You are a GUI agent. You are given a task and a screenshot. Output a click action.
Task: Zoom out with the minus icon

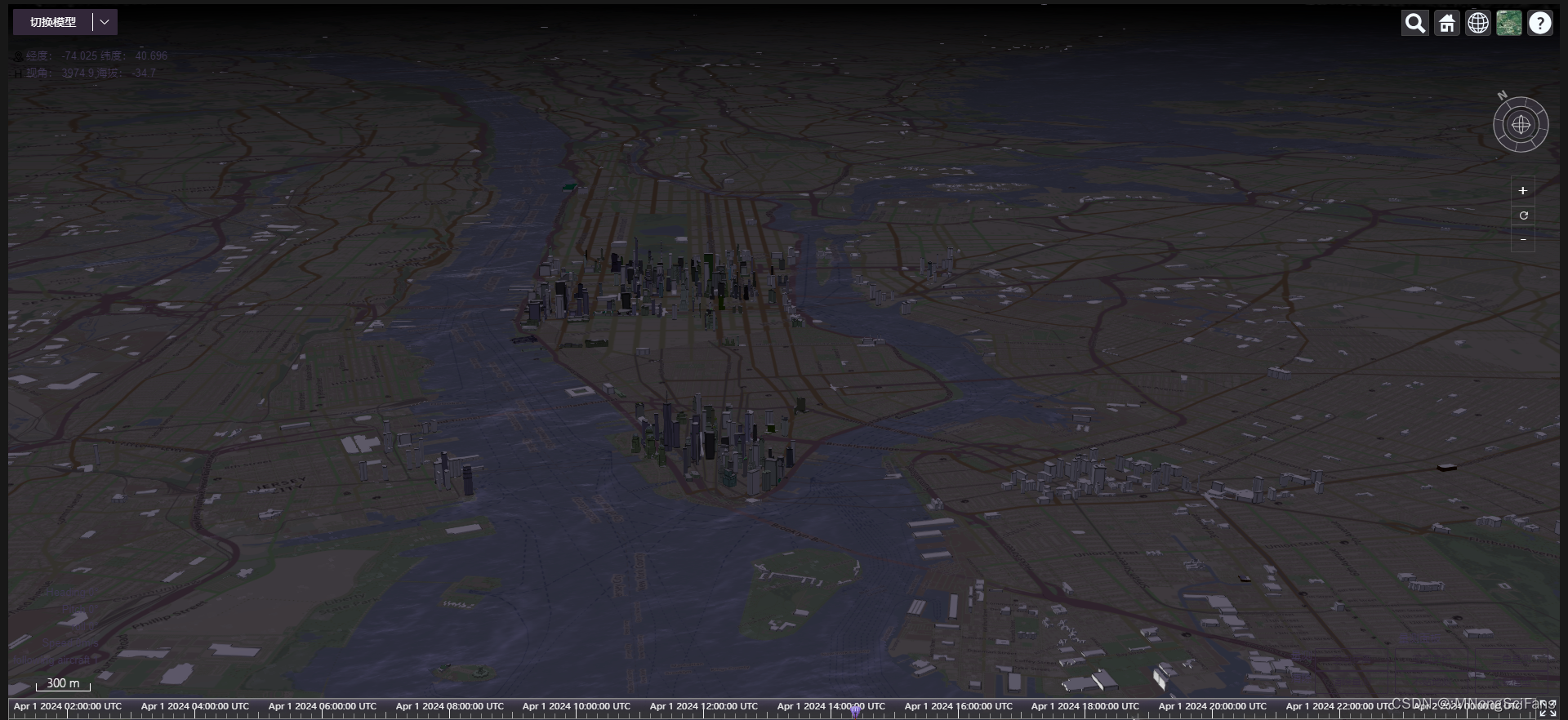click(x=1523, y=239)
